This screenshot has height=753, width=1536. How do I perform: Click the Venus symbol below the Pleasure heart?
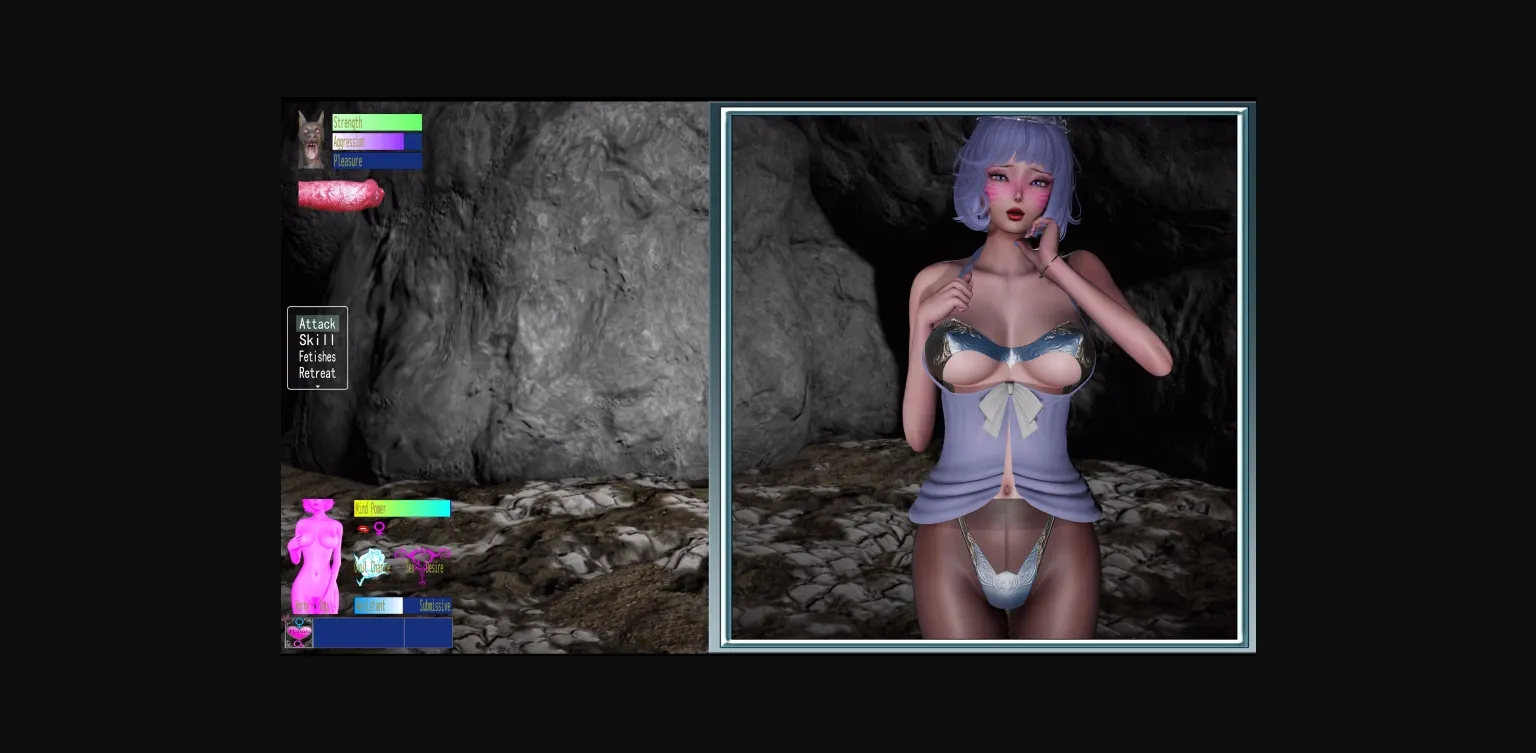tap(298, 643)
